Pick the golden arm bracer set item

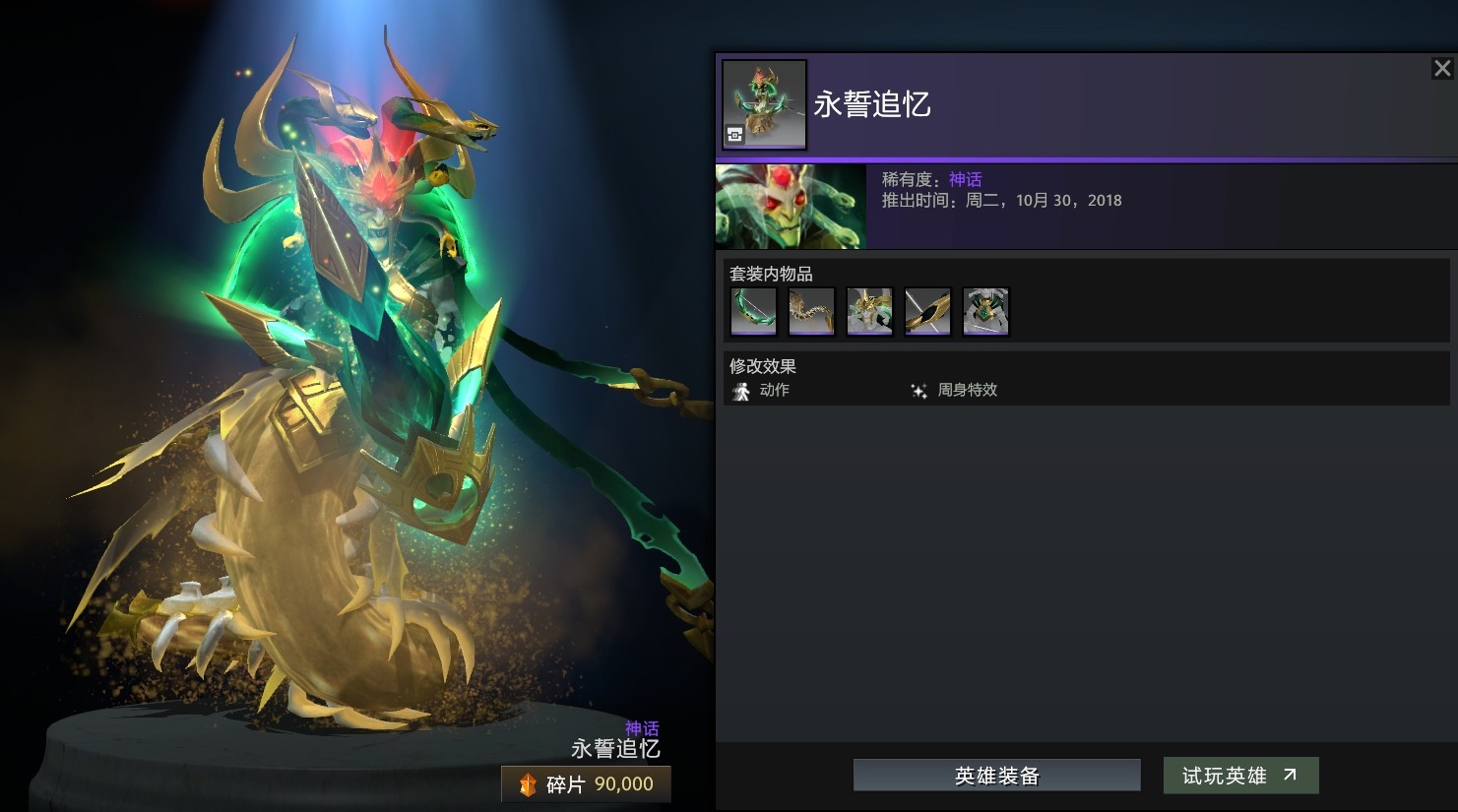pos(927,312)
